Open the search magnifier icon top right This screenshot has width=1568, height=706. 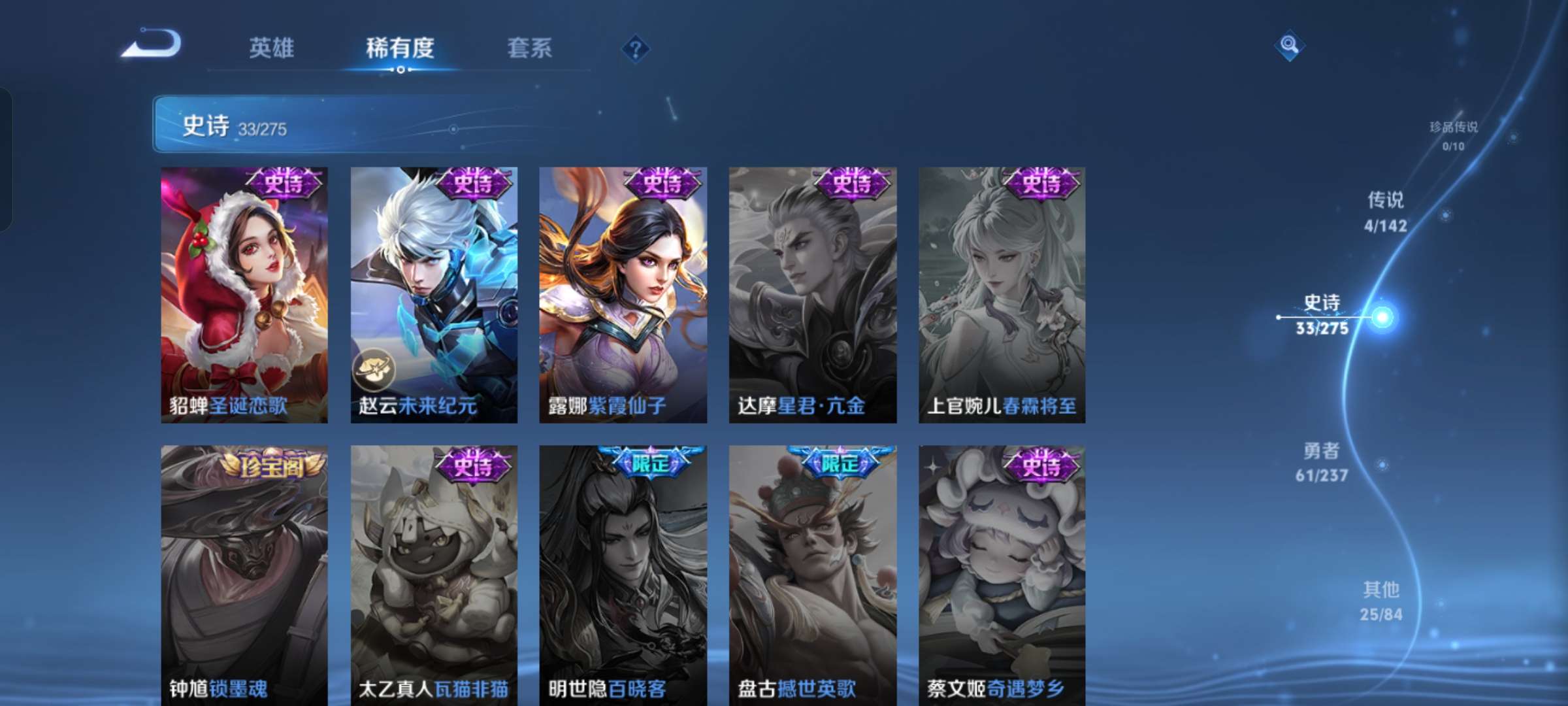coord(1289,46)
